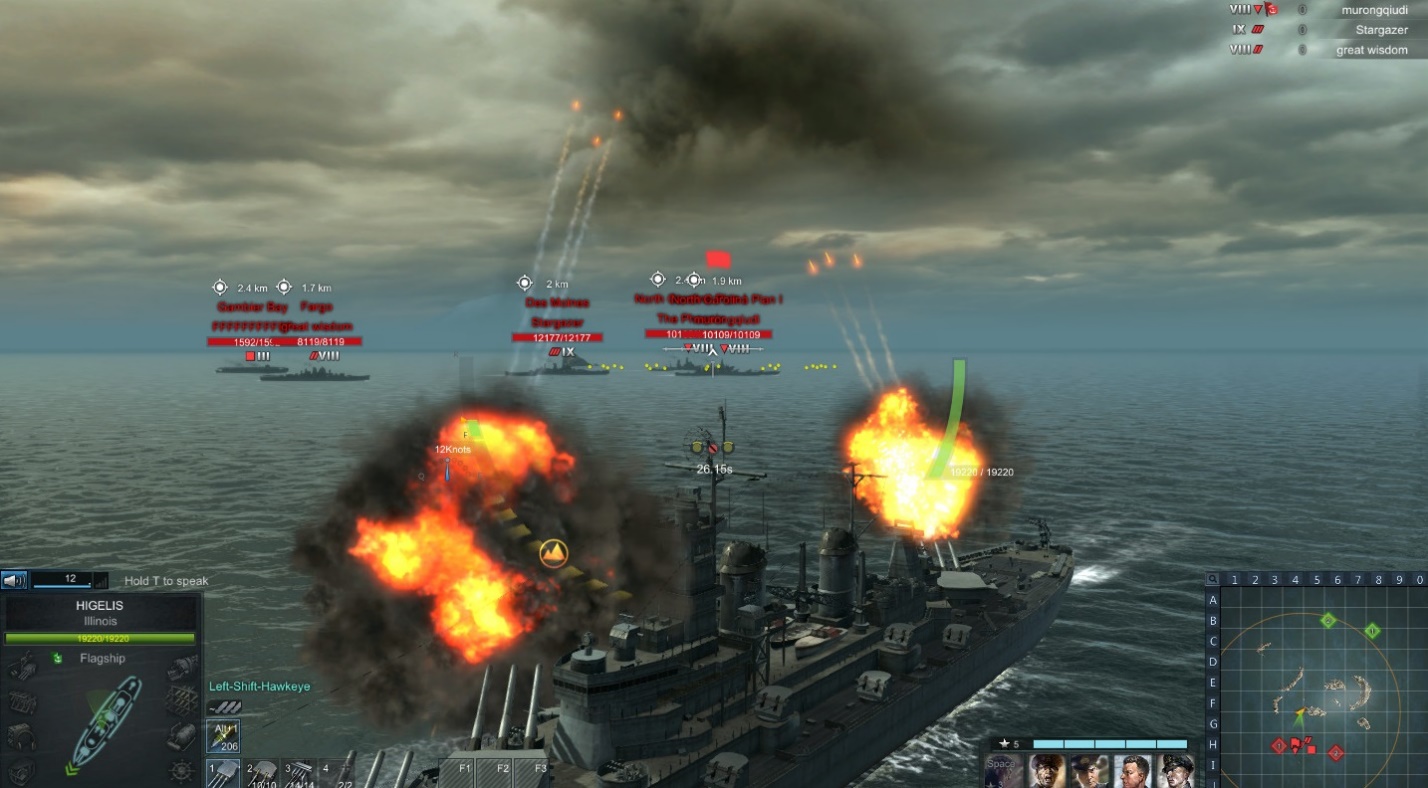Select weapon slot 3 gun battery
The height and width of the screenshot is (788, 1428).
coord(300,774)
